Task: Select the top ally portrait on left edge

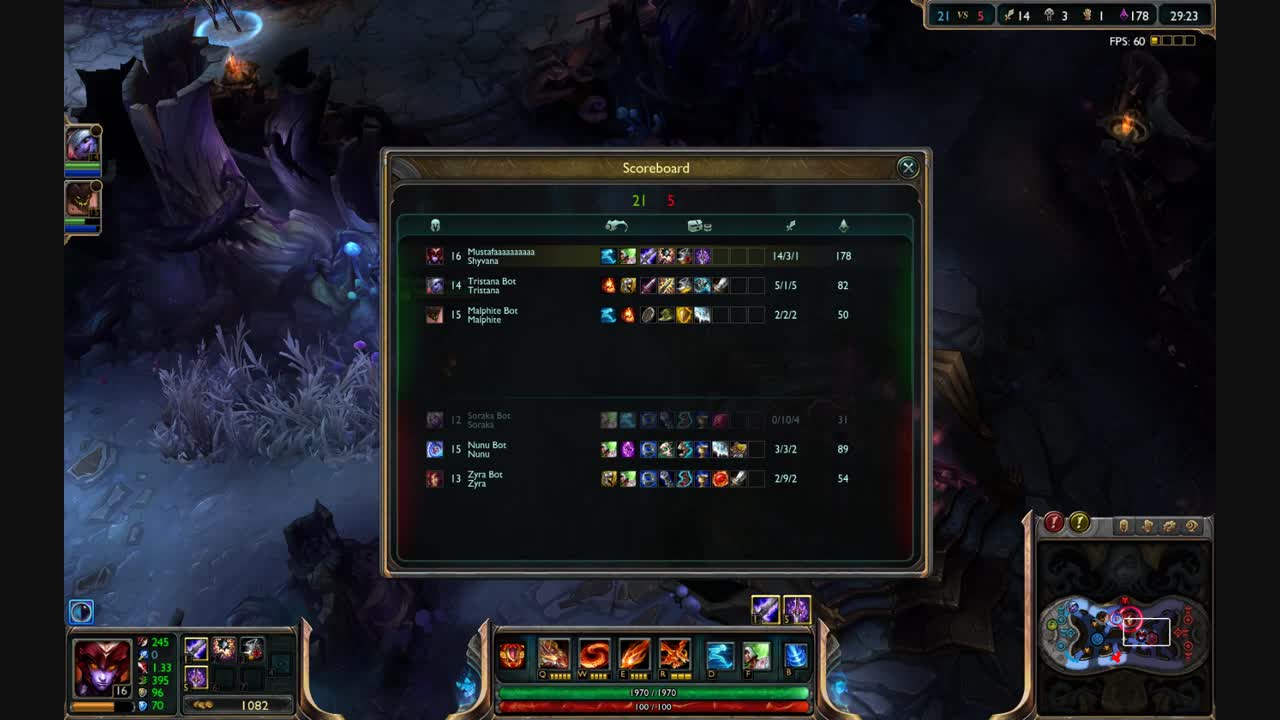Action: tap(82, 145)
